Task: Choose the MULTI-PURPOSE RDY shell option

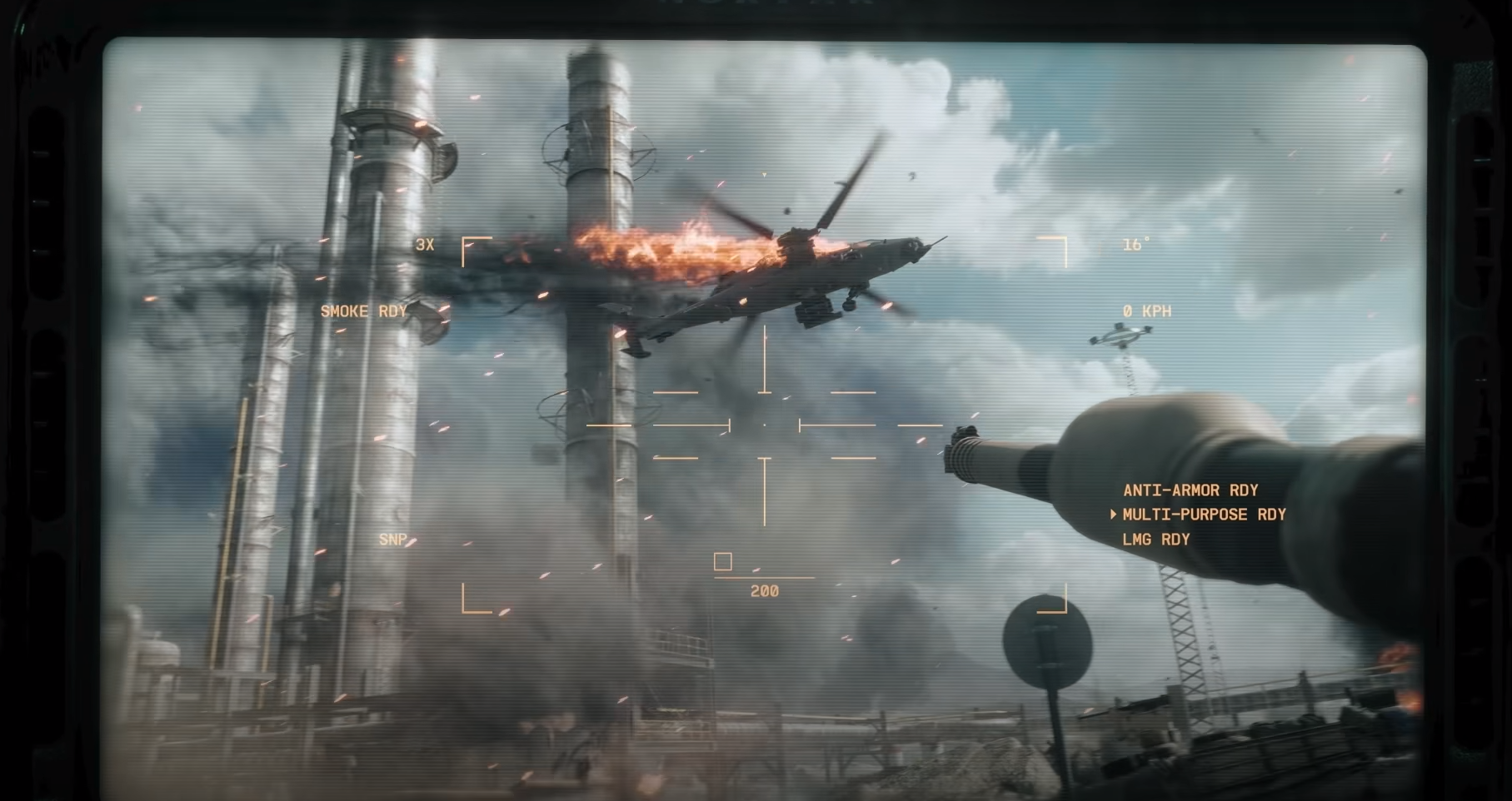Action: coord(1203,515)
